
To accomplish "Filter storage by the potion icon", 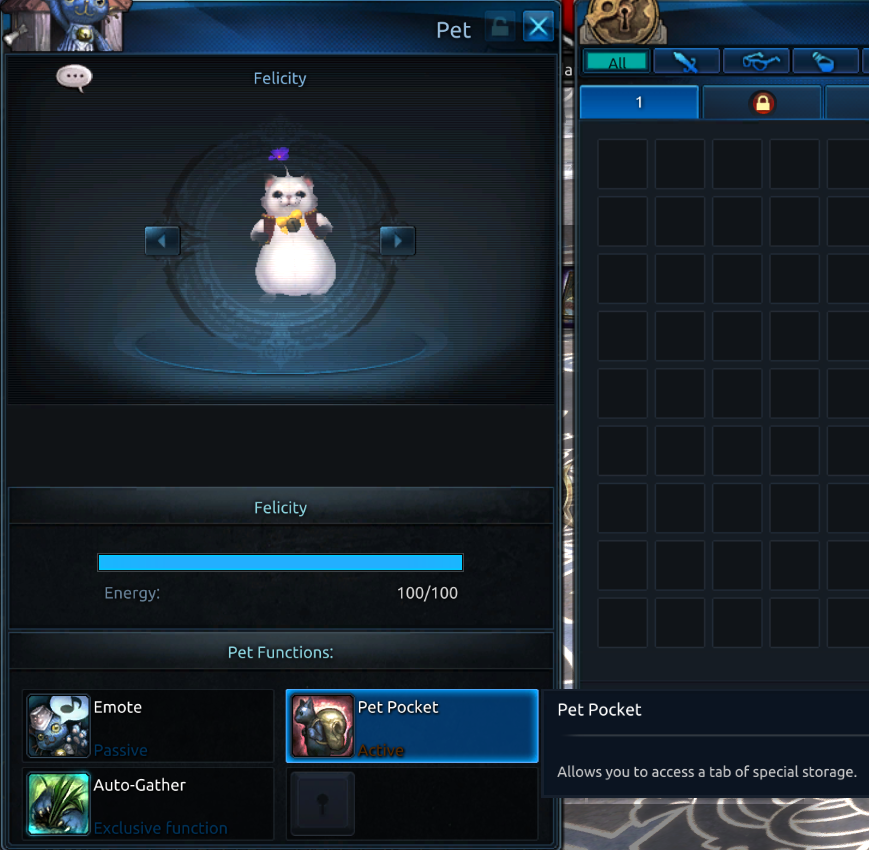I will pos(825,62).
